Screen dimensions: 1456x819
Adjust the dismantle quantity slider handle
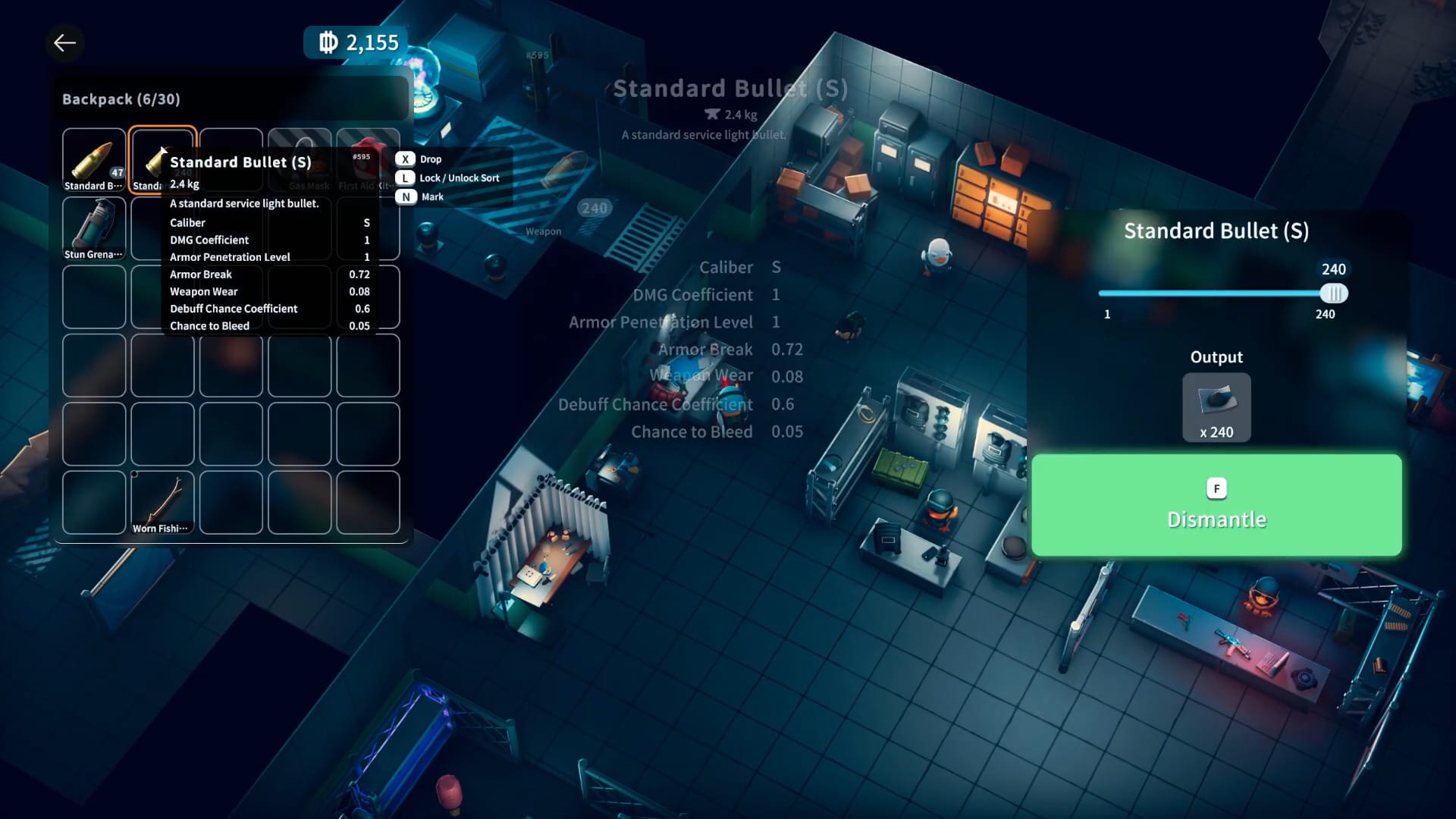1333,293
